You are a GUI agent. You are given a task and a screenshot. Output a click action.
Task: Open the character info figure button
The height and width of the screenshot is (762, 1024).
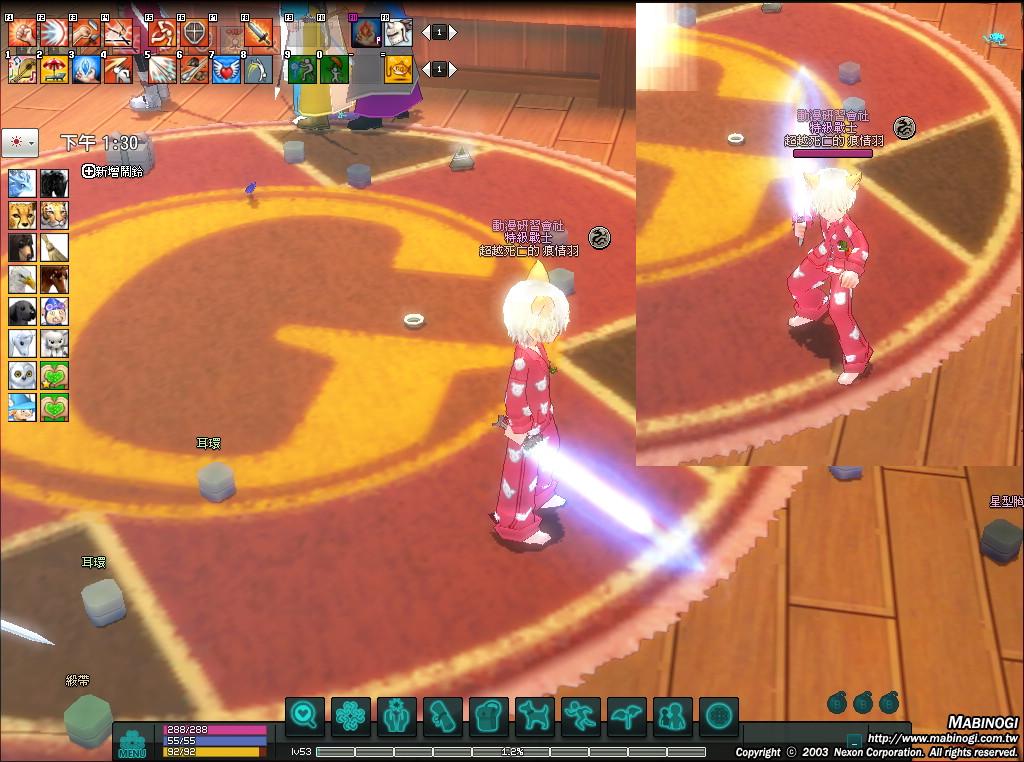[x=397, y=716]
